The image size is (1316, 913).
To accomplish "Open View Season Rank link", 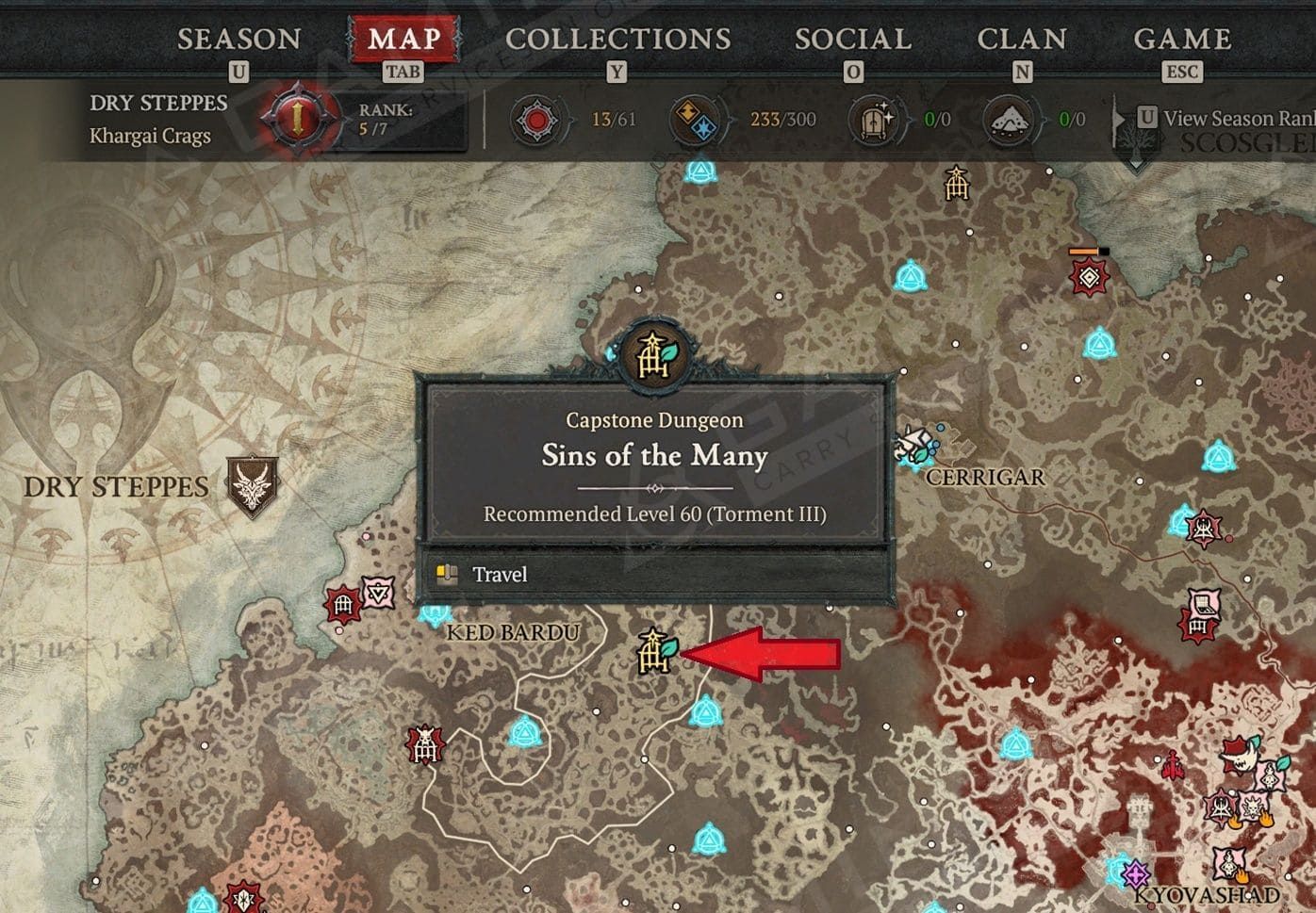I will (1226, 119).
